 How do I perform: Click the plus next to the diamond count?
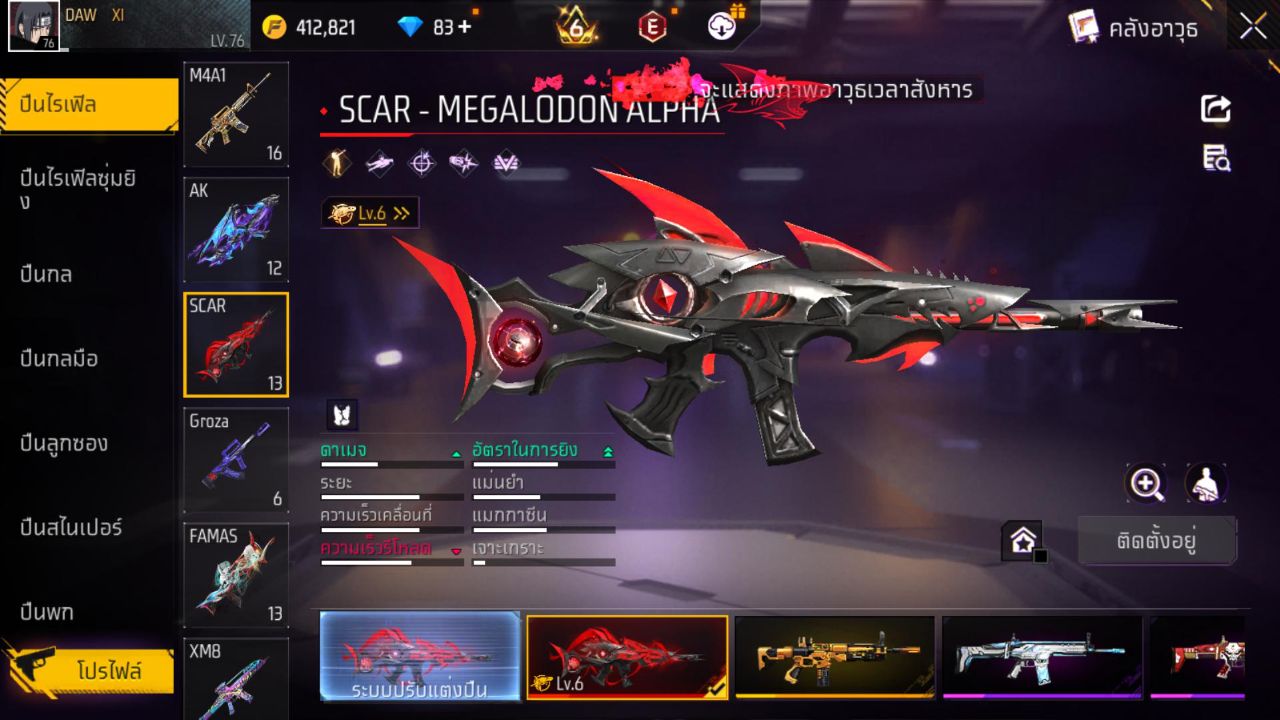[462, 28]
